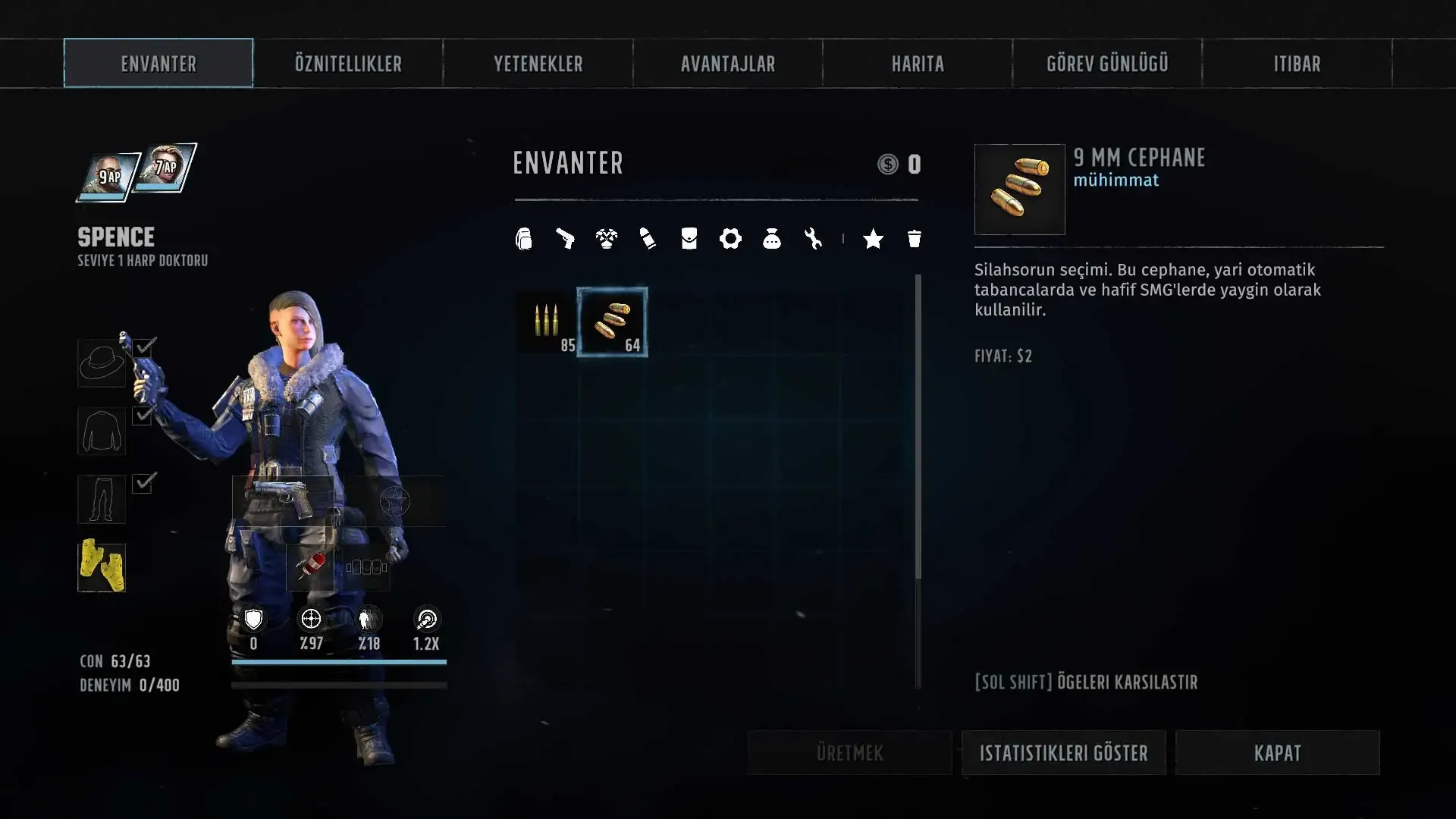The height and width of the screenshot is (819, 1456).
Task: Select the equipped pistol weapon slot
Action: coord(283,499)
